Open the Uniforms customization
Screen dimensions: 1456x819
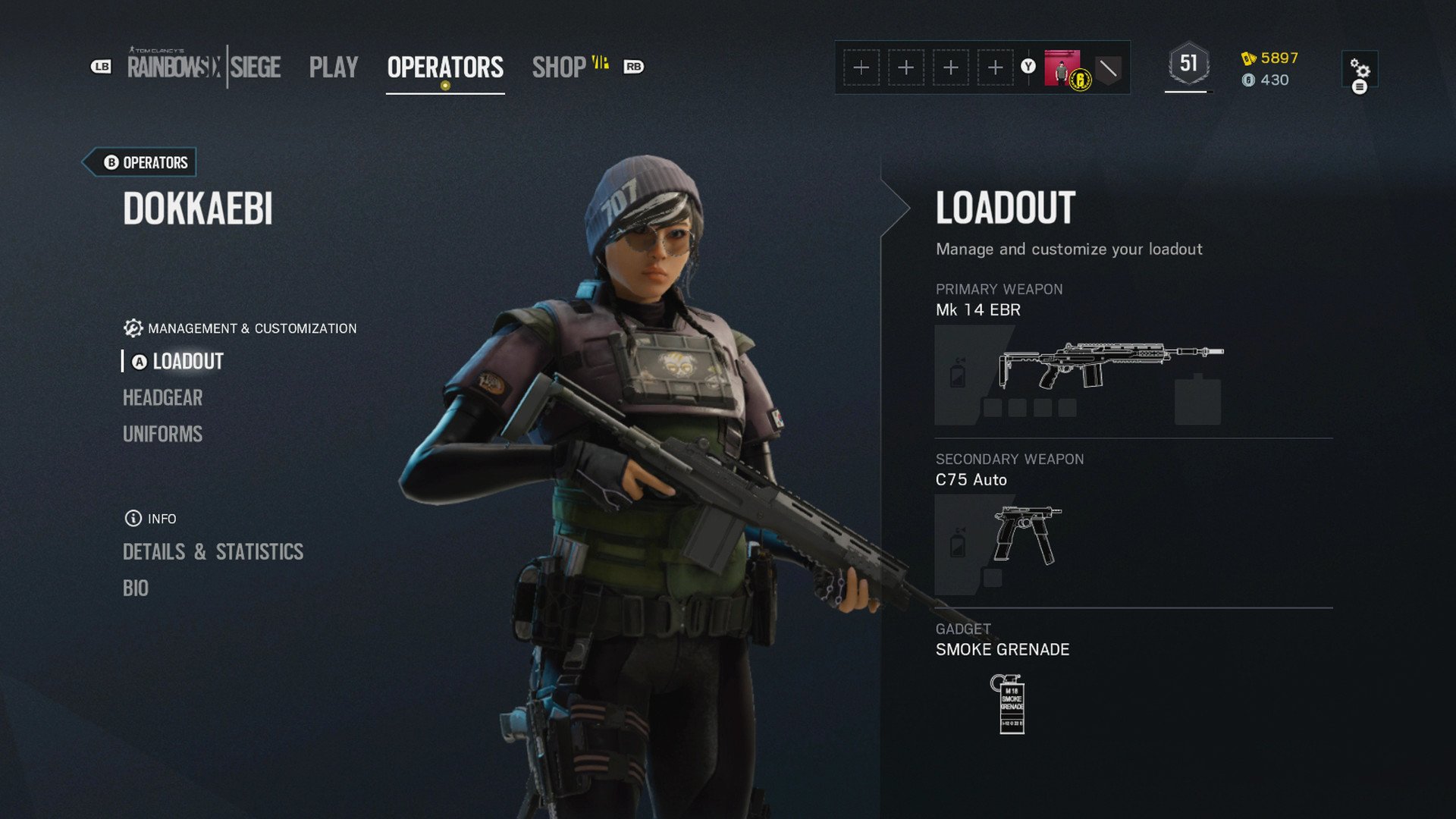(x=162, y=435)
